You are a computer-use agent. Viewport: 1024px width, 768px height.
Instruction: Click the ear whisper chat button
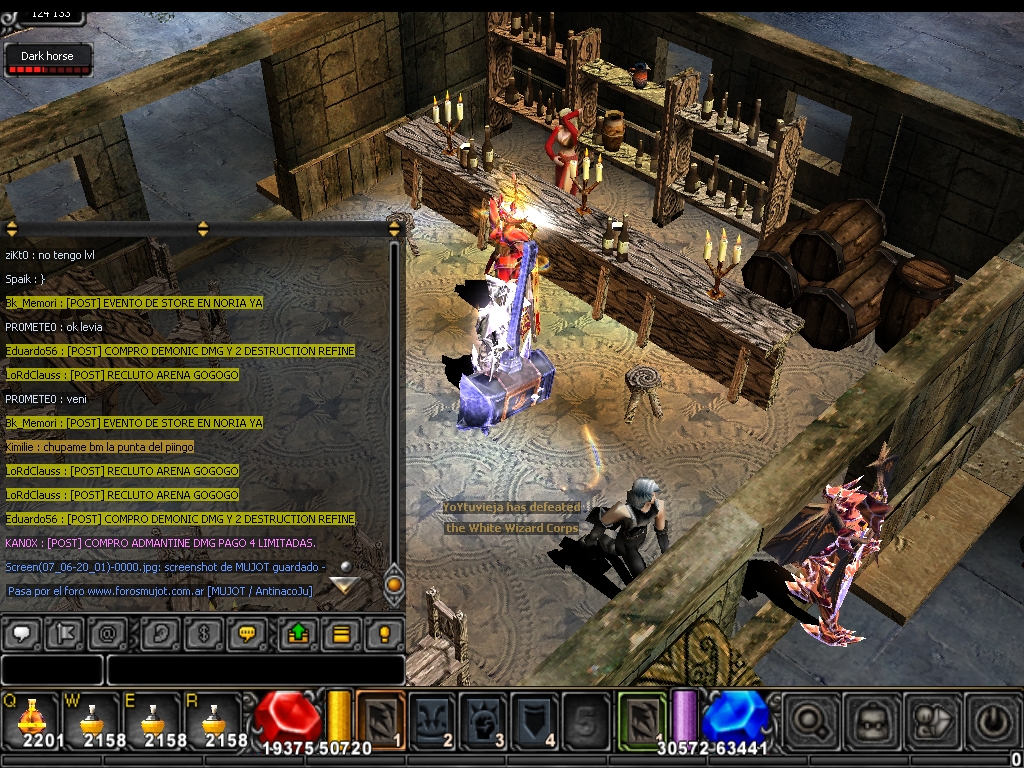point(158,633)
